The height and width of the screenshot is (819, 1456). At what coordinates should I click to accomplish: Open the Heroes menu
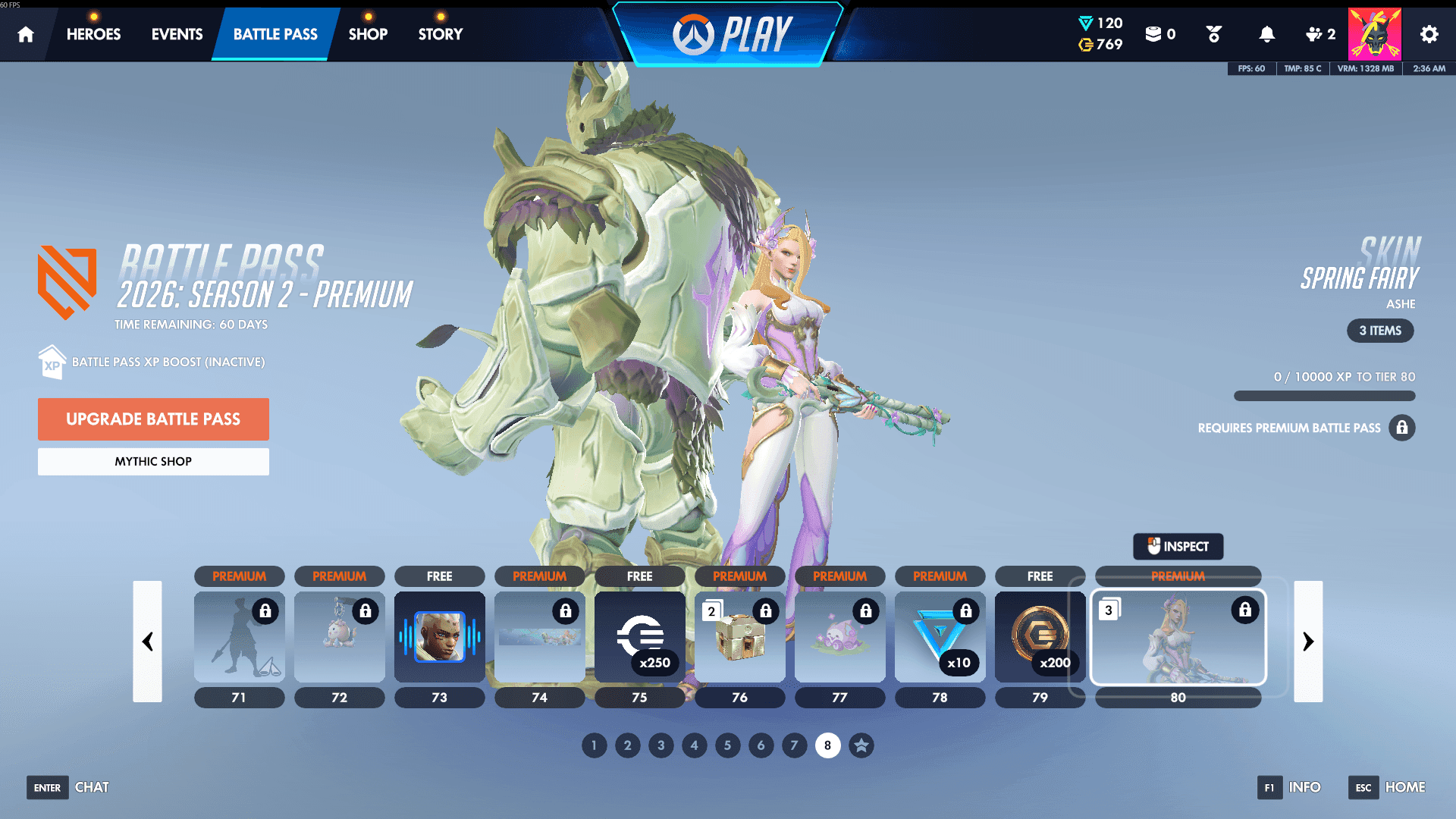pos(93,33)
